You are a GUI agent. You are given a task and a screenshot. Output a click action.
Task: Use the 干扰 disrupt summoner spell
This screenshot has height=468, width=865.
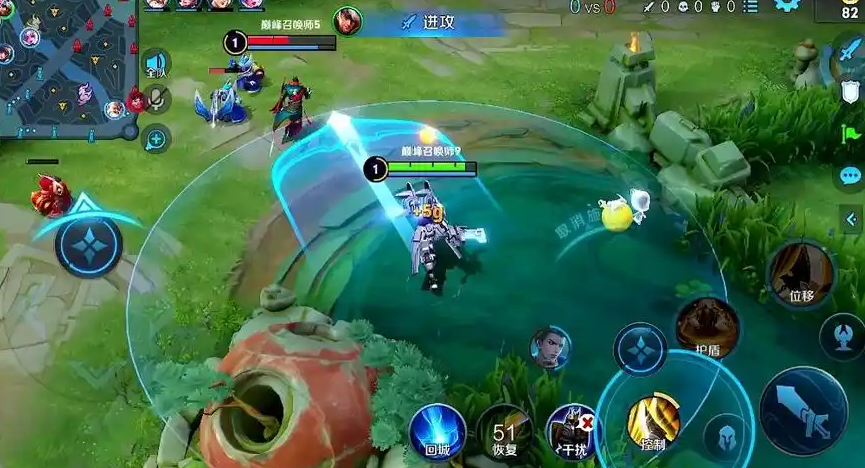click(573, 433)
